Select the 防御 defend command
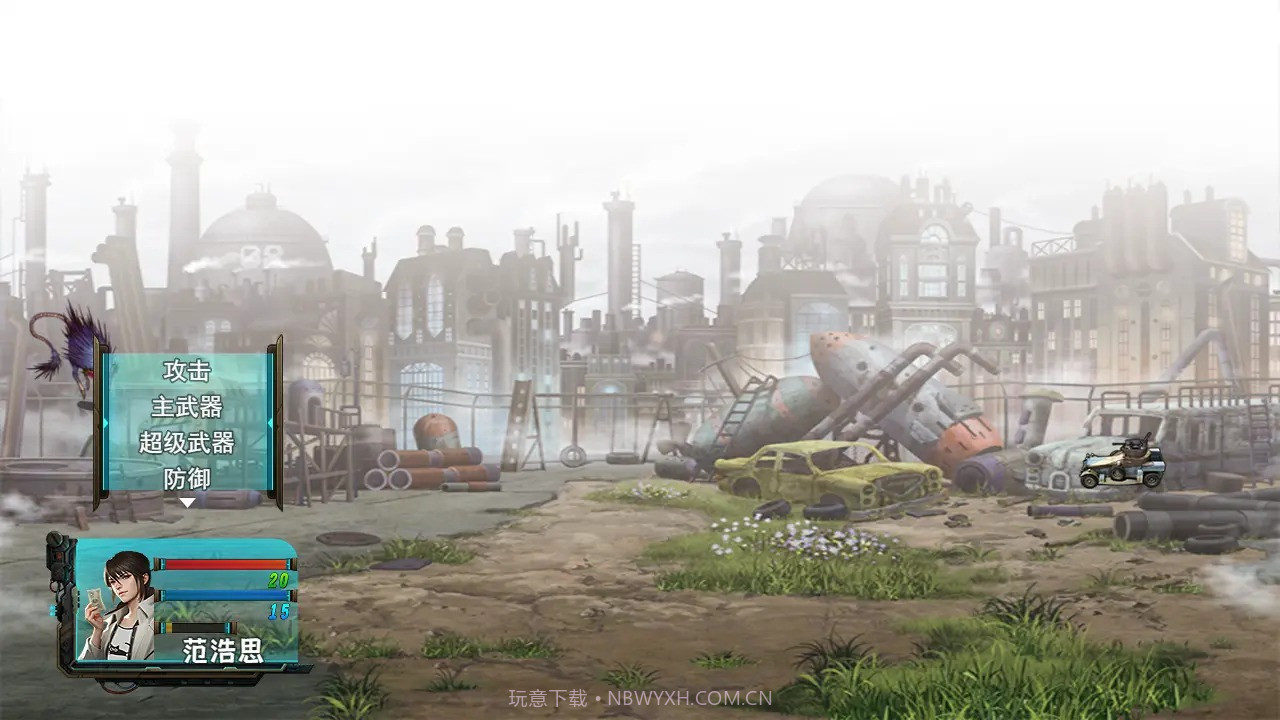Screen dimensions: 1280x720 point(187,479)
